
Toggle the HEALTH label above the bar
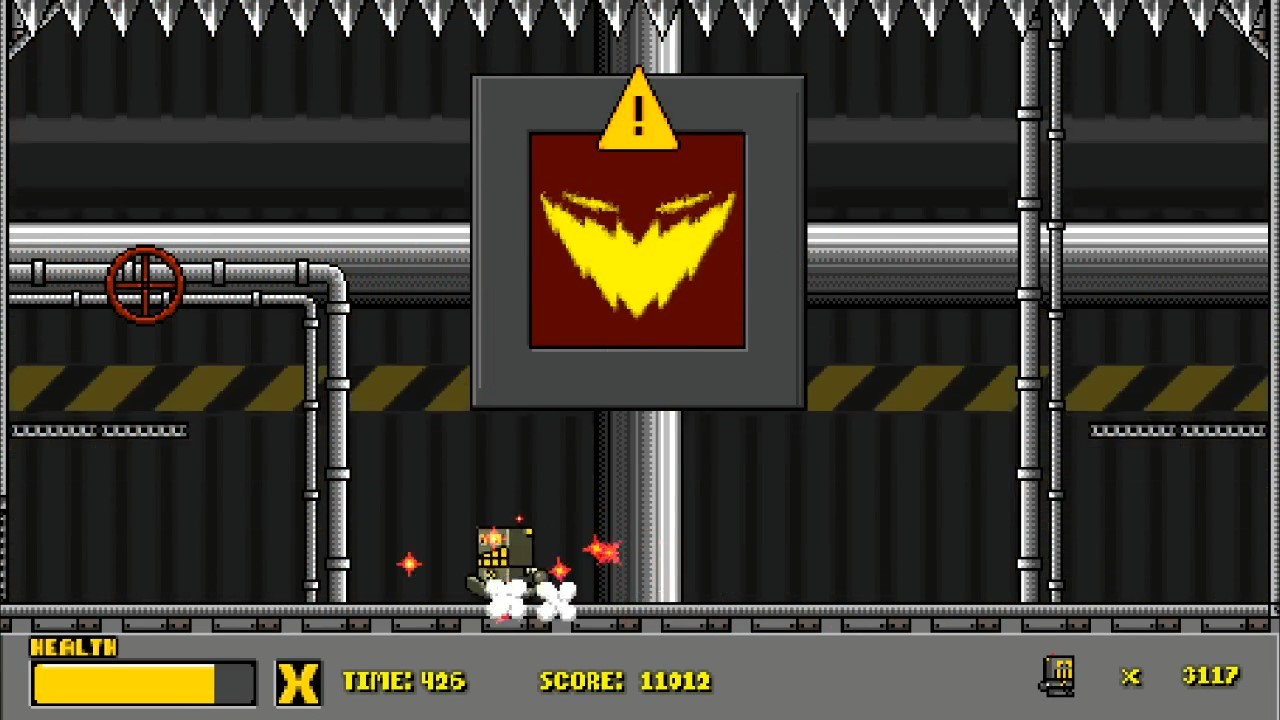[x=75, y=648]
